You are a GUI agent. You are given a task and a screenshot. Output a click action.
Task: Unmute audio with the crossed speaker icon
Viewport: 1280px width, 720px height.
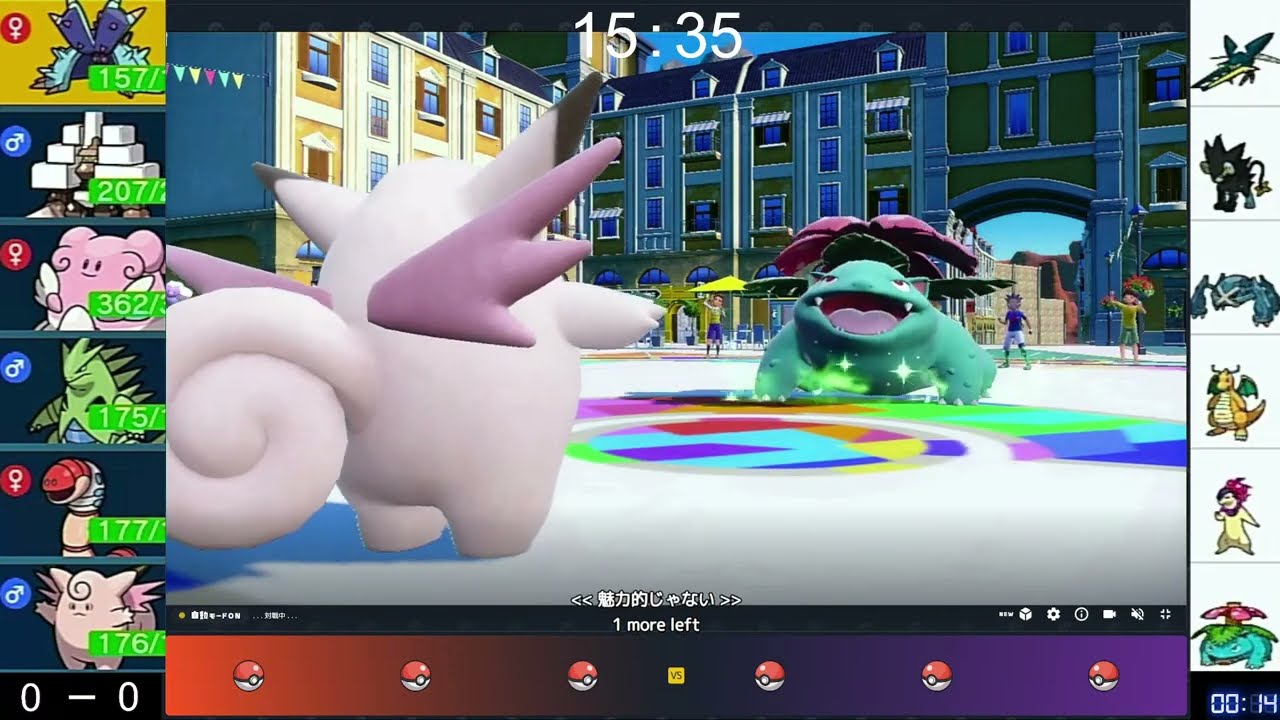click(1137, 615)
